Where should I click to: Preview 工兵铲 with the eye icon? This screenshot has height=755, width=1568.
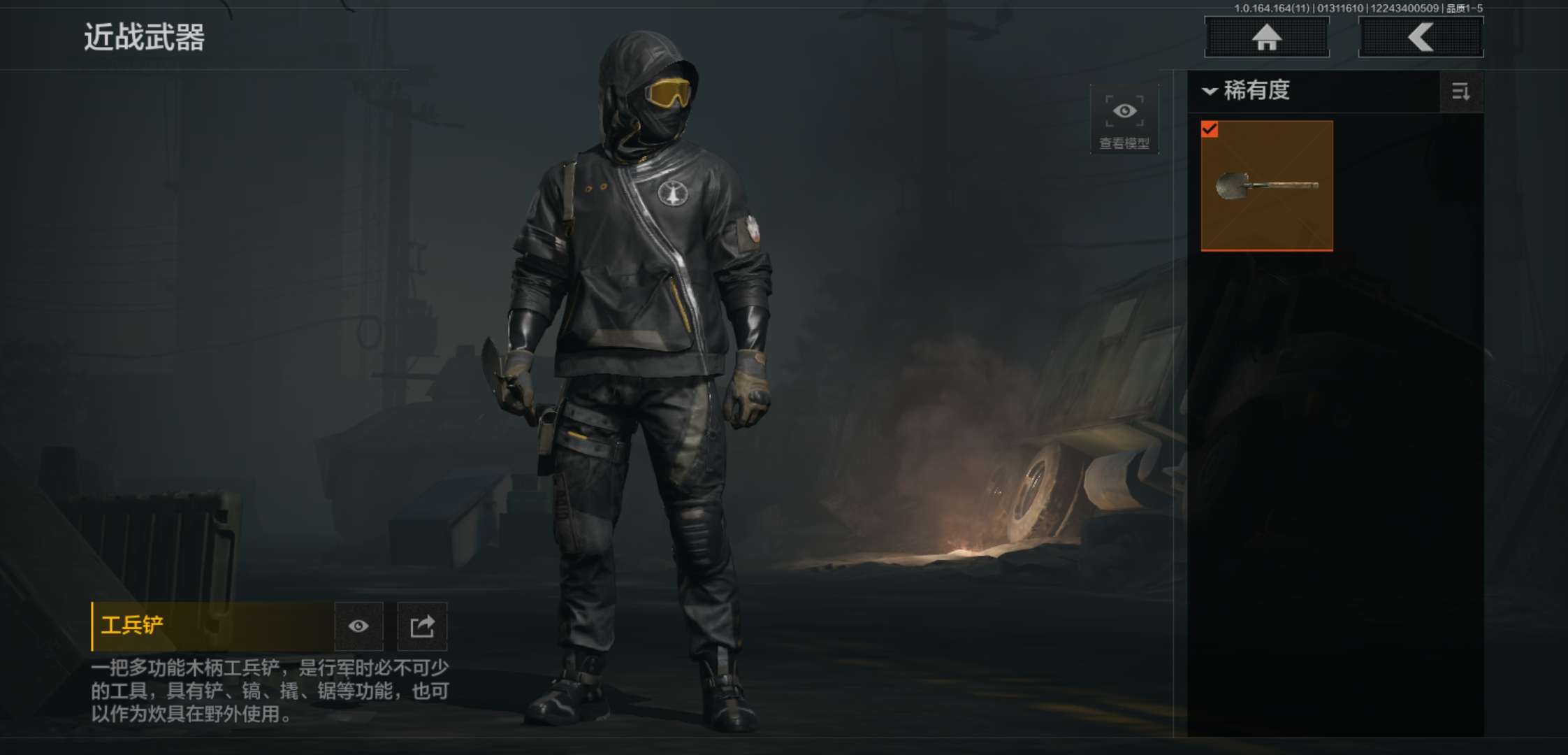[x=358, y=626]
